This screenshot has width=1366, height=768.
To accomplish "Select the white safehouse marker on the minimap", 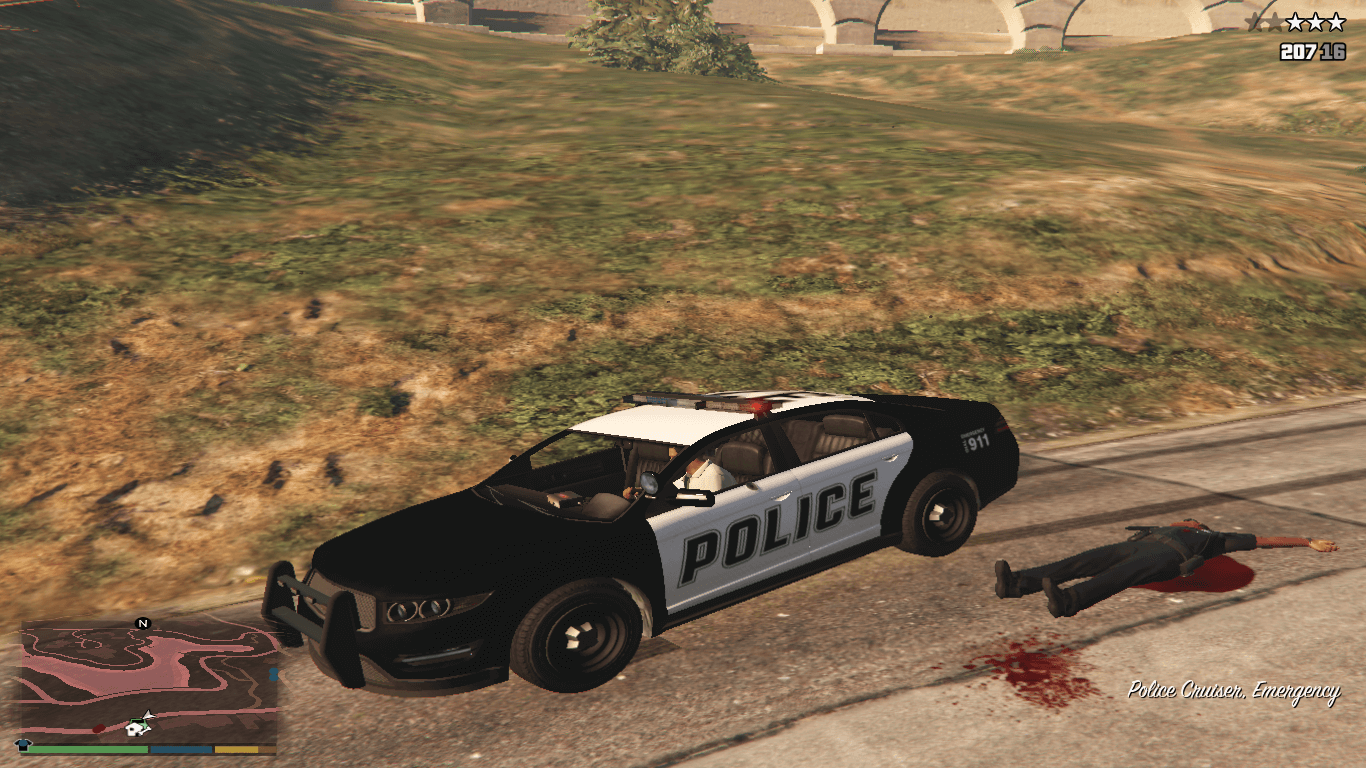I will click(134, 729).
